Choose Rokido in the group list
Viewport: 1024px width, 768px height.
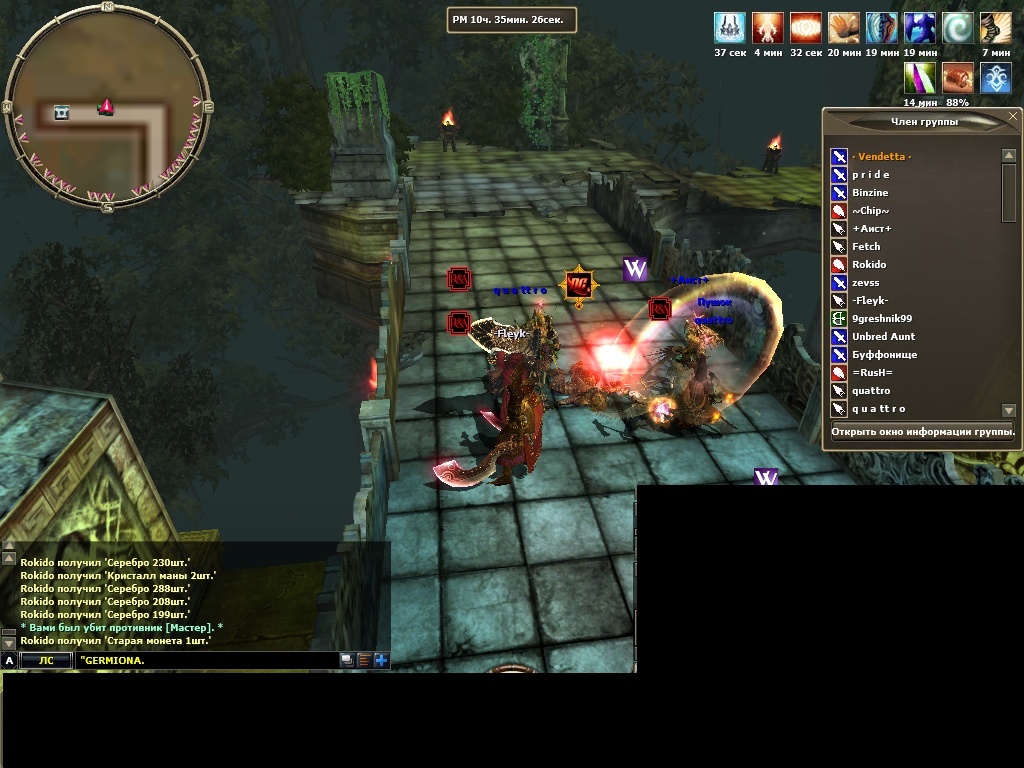868,264
